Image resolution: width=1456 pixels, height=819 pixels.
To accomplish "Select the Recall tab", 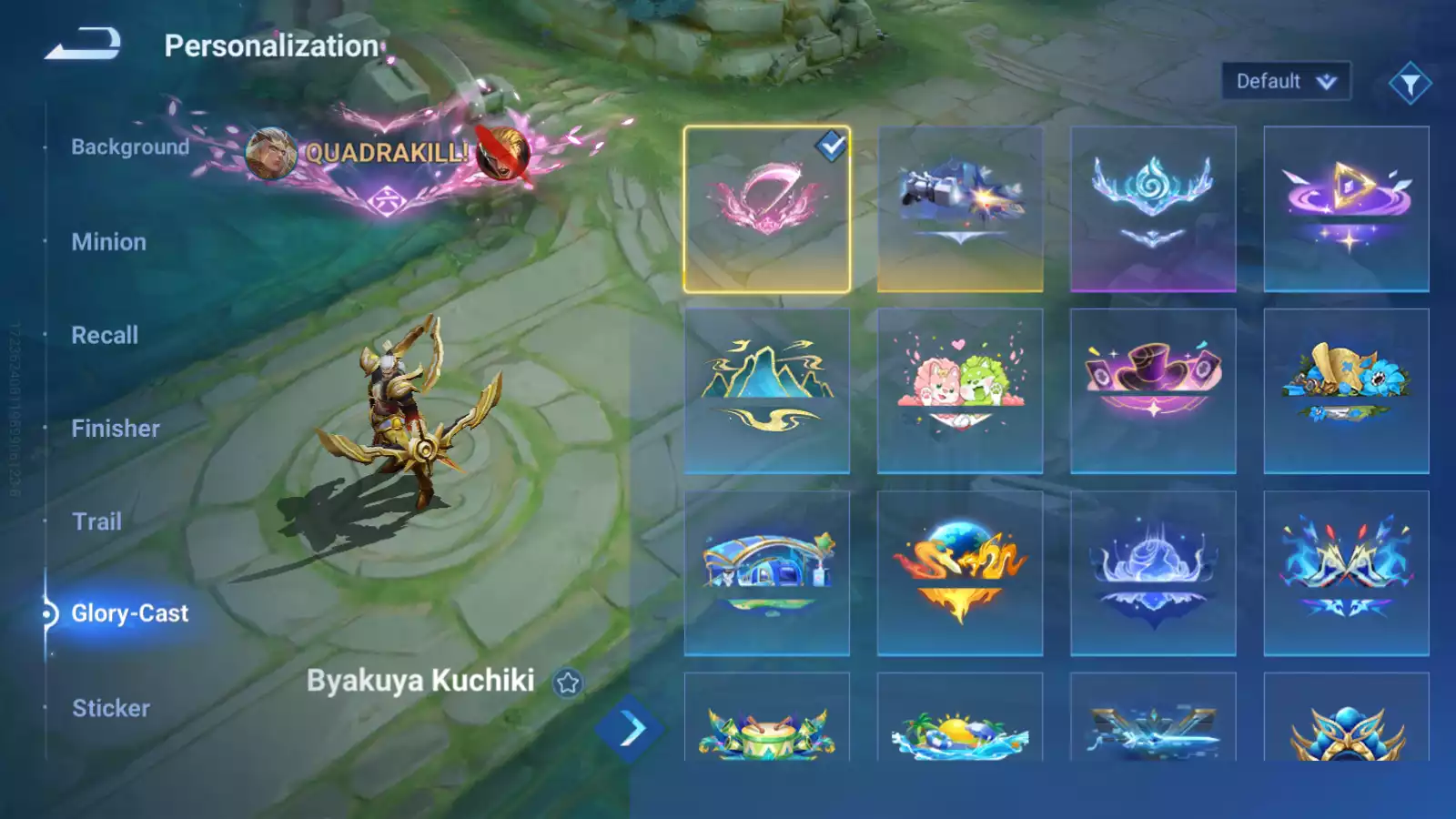I will (105, 335).
